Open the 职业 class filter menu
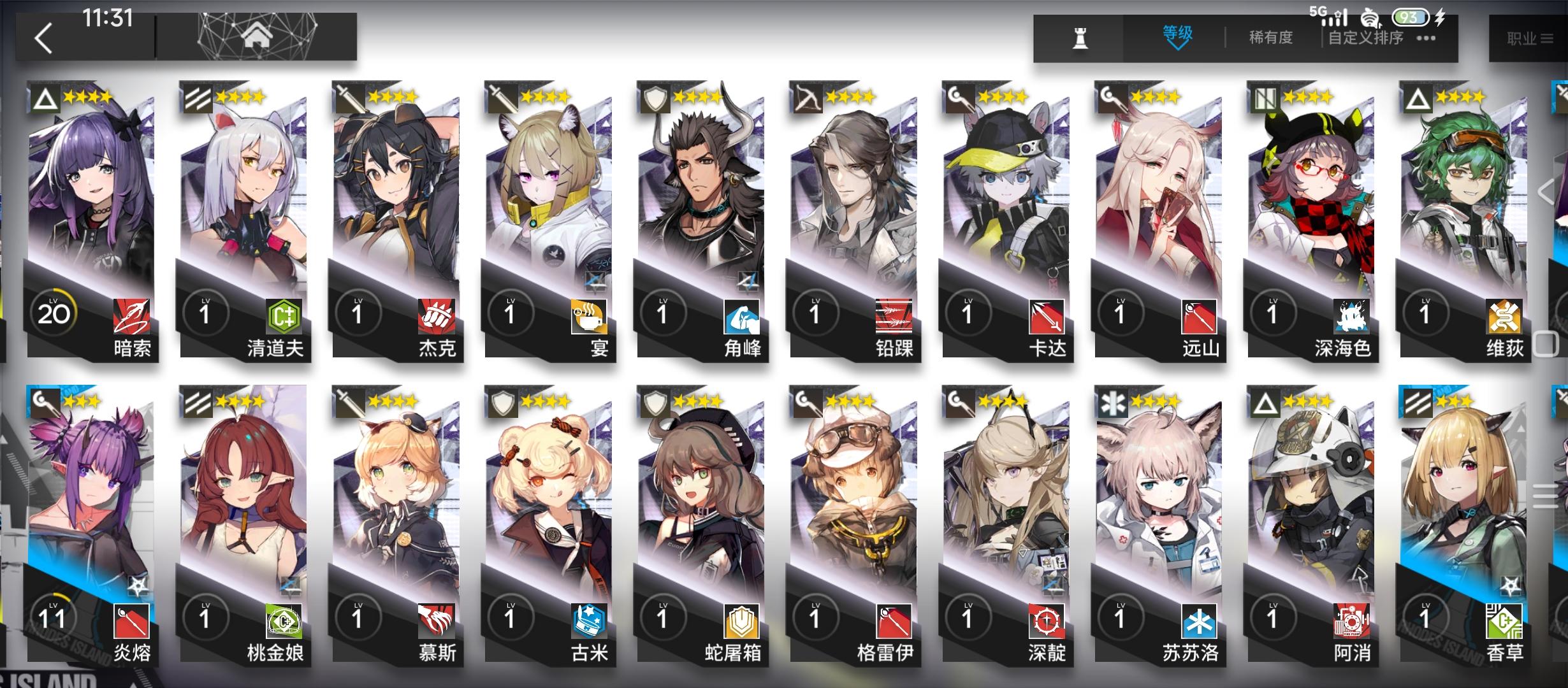The width and height of the screenshot is (1568, 688). pyautogui.click(x=1529, y=36)
